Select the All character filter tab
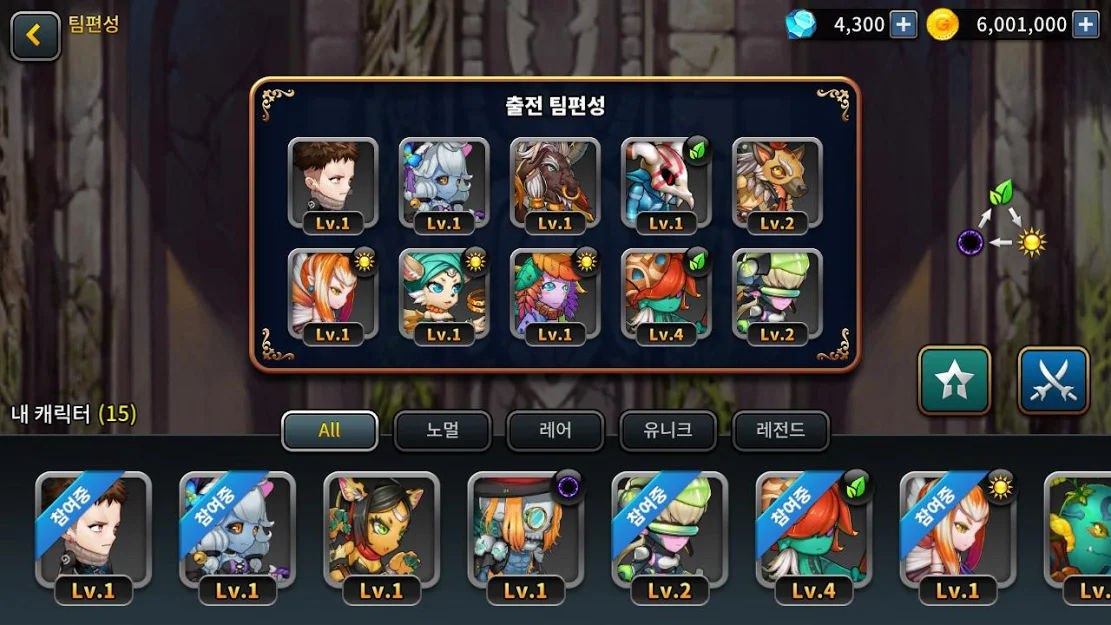This screenshot has height=625, width=1111. pos(330,431)
